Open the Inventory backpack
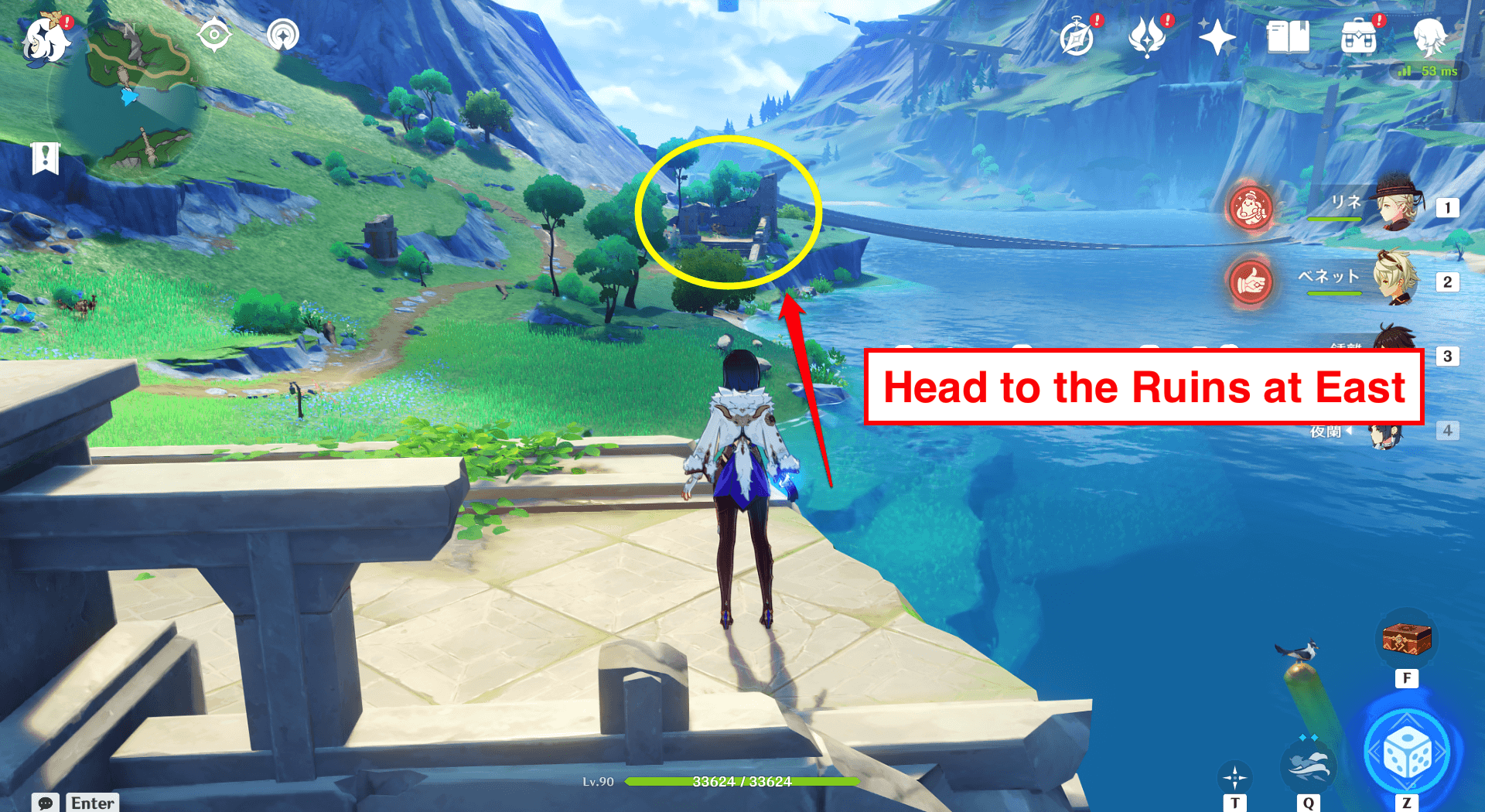 1359,35
